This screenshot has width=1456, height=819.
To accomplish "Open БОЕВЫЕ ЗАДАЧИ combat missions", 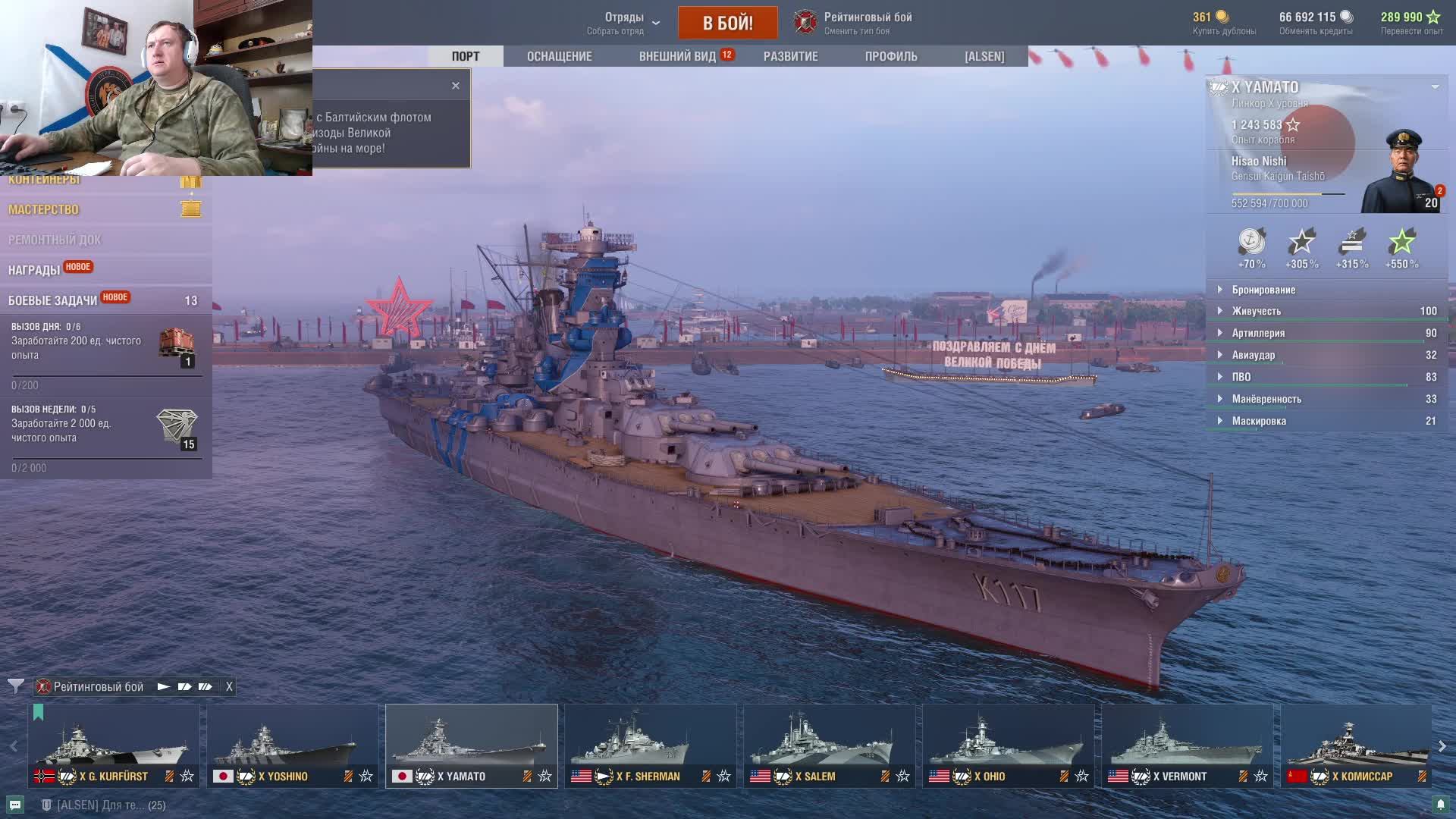I will click(x=53, y=300).
